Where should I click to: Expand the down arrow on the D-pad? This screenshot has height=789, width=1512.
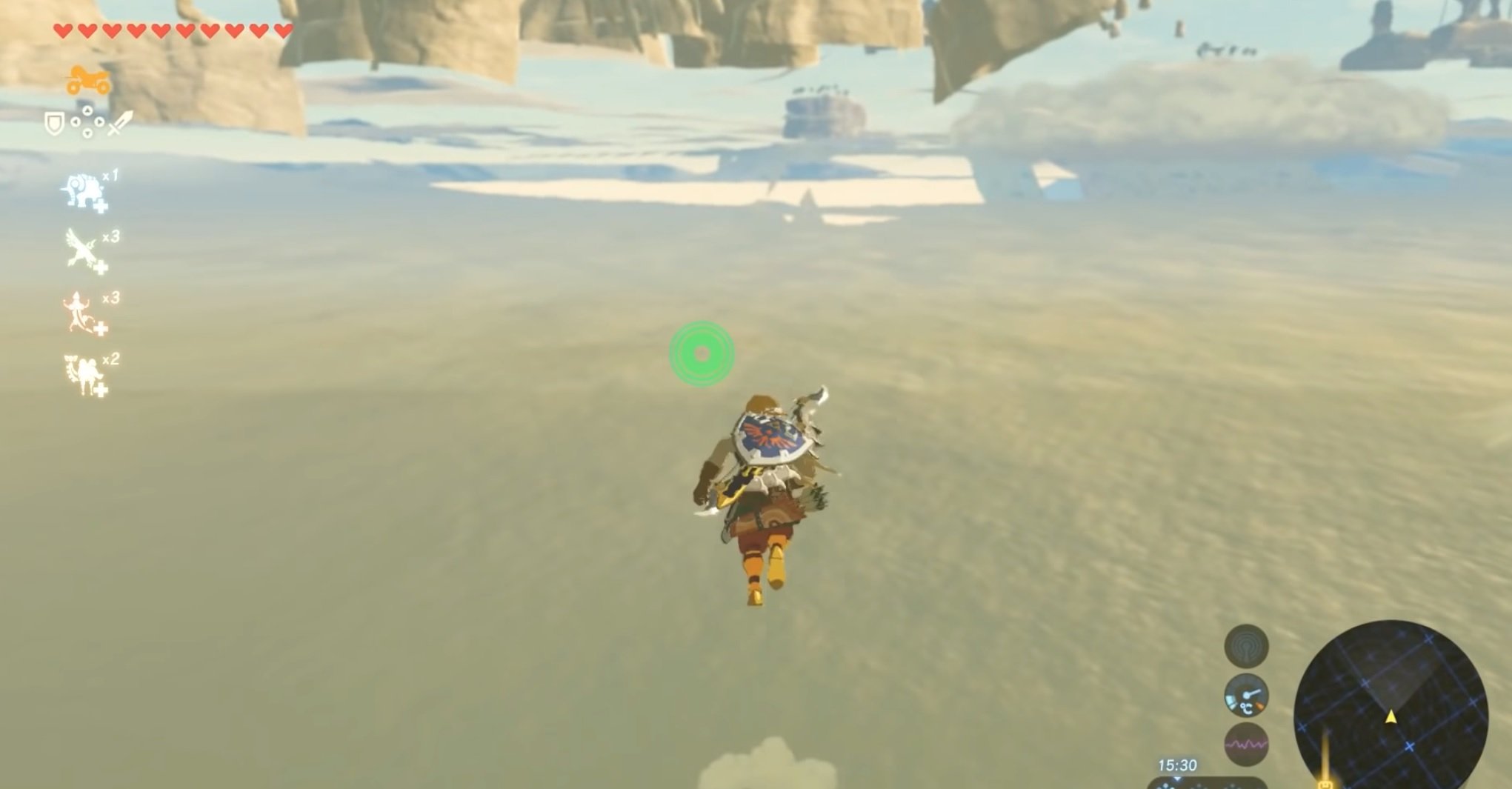pos(87,133)
